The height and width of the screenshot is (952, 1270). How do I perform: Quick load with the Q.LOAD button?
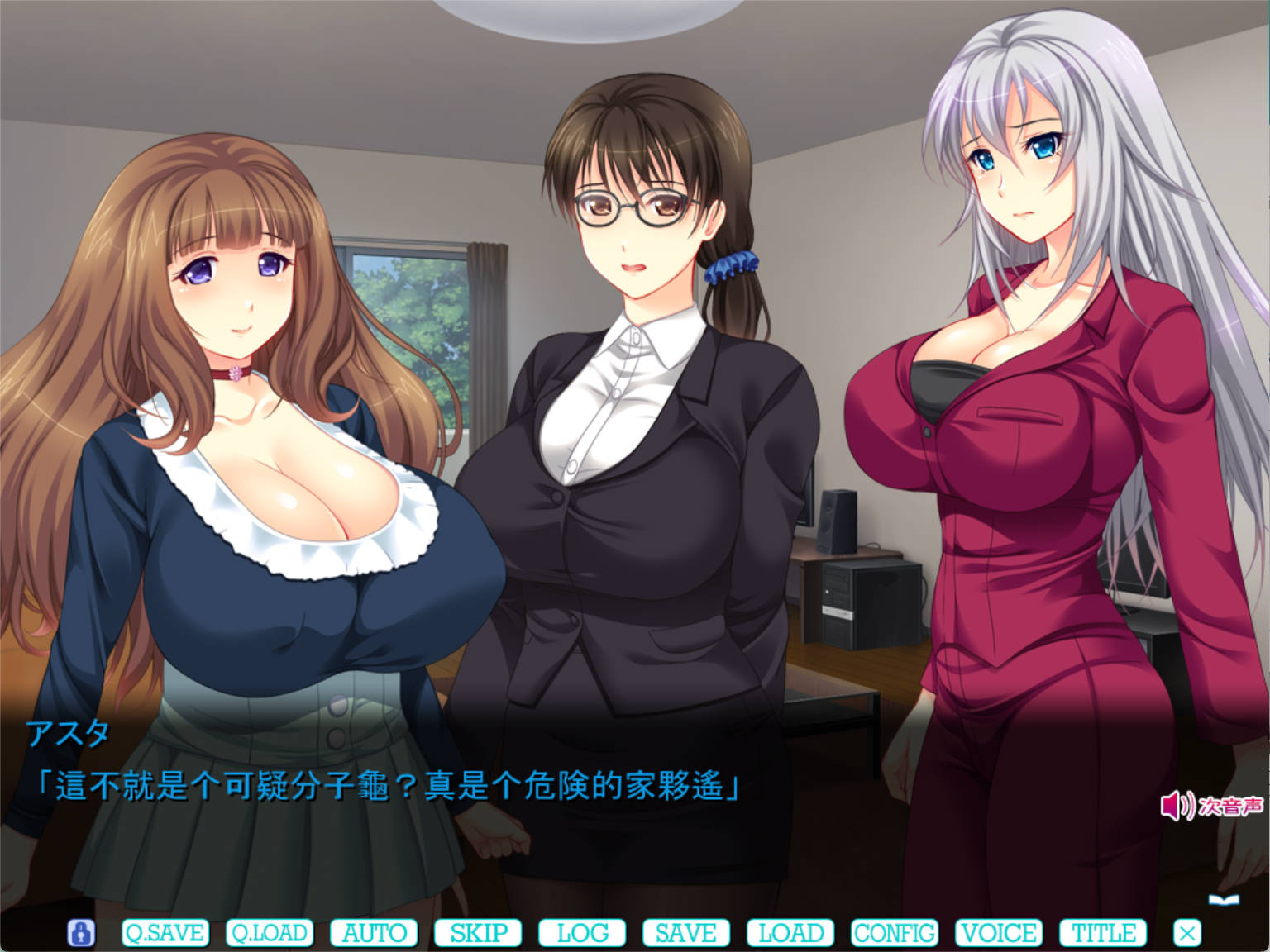270,933
